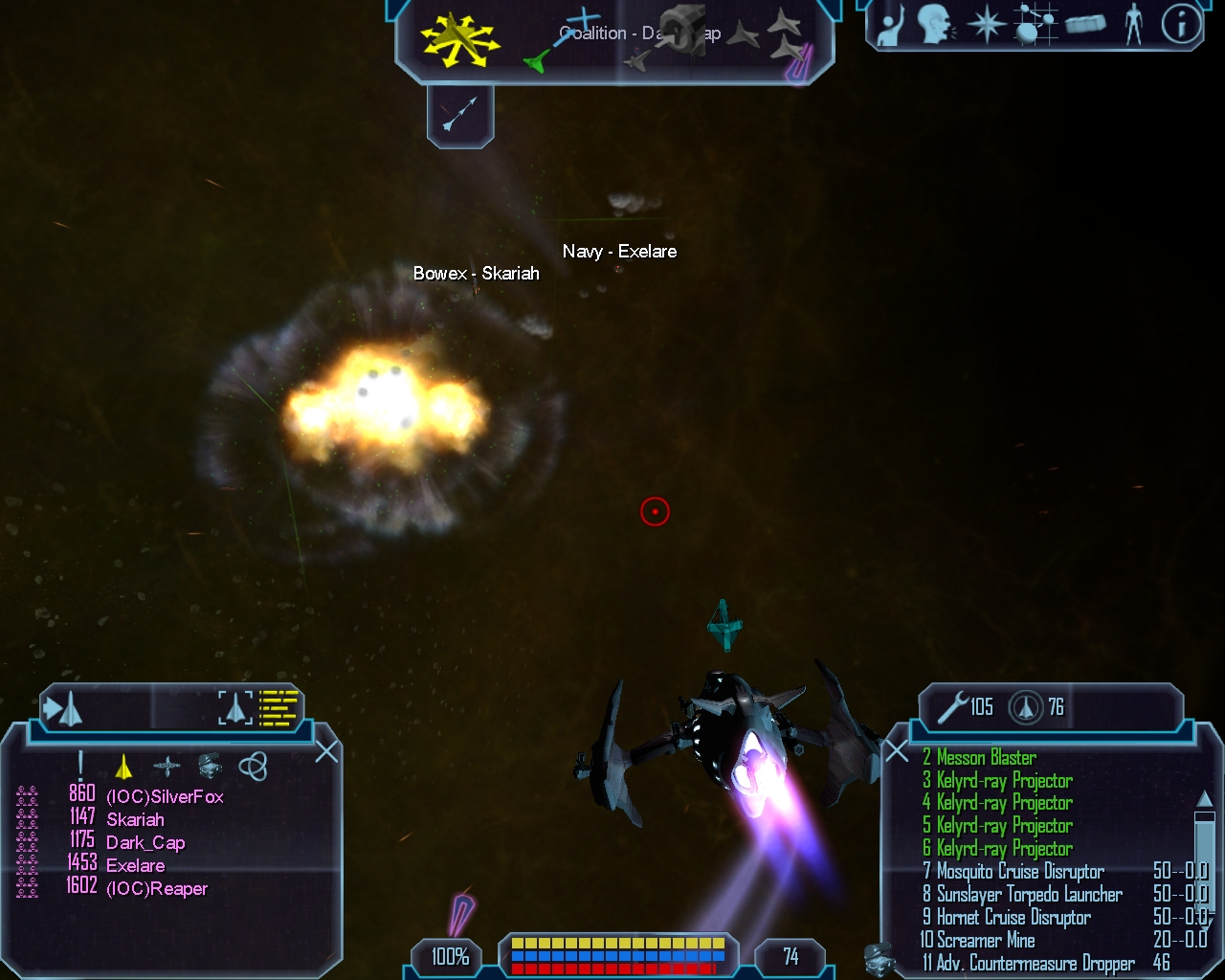The image size is (1225, 980).
Task: Click the cruise arrow icon below maneuvers
Action: [x=459, y=116]
